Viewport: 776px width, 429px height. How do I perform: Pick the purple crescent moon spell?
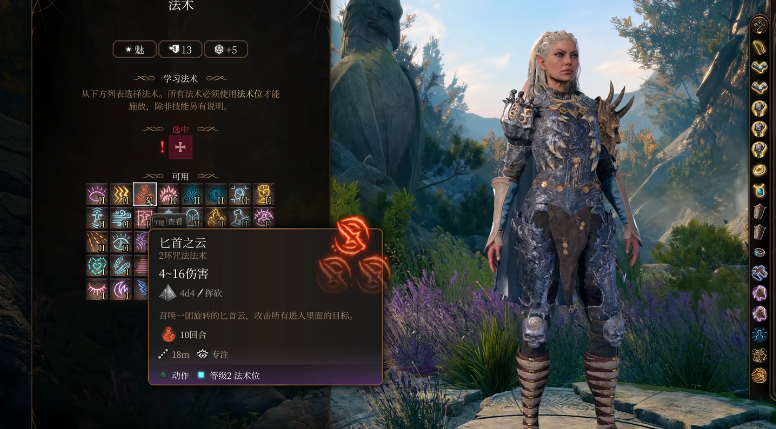(121, 290)
